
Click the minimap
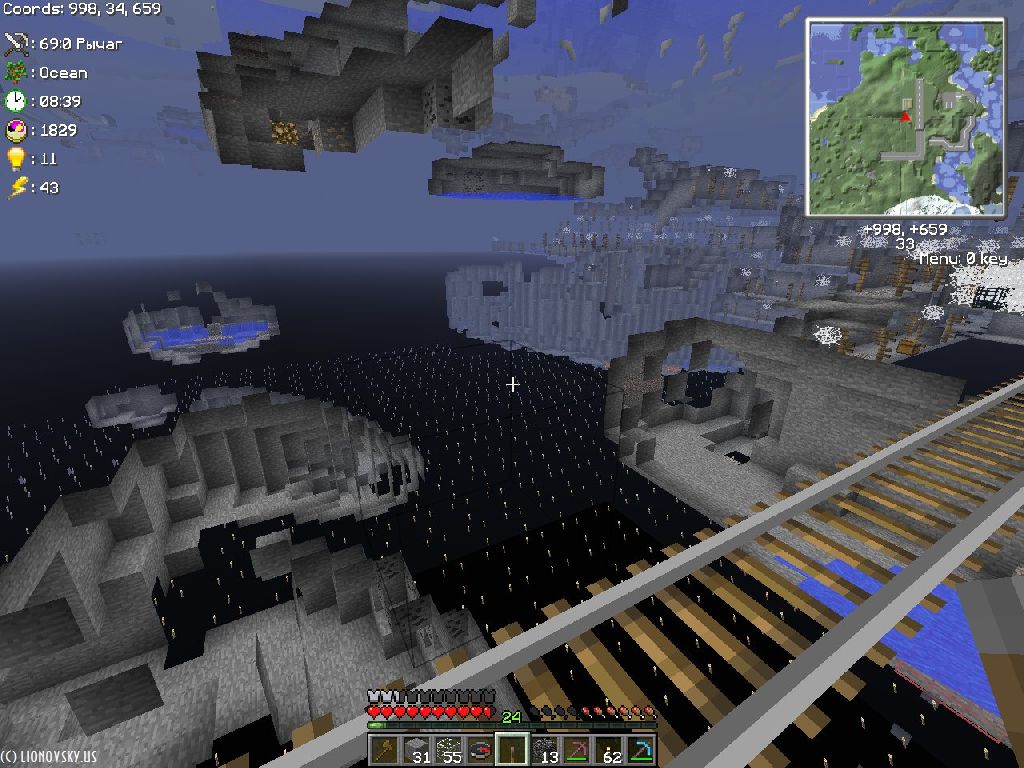tap(905, 117)
